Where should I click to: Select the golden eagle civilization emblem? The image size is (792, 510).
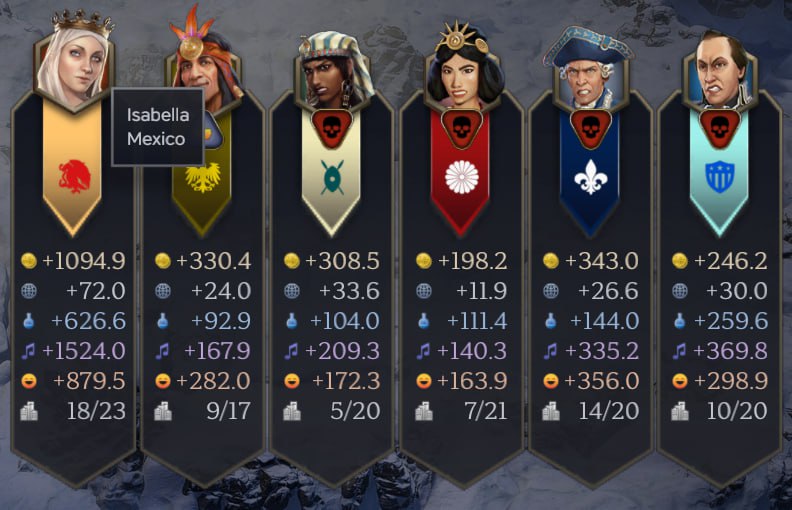click(202, 177)
